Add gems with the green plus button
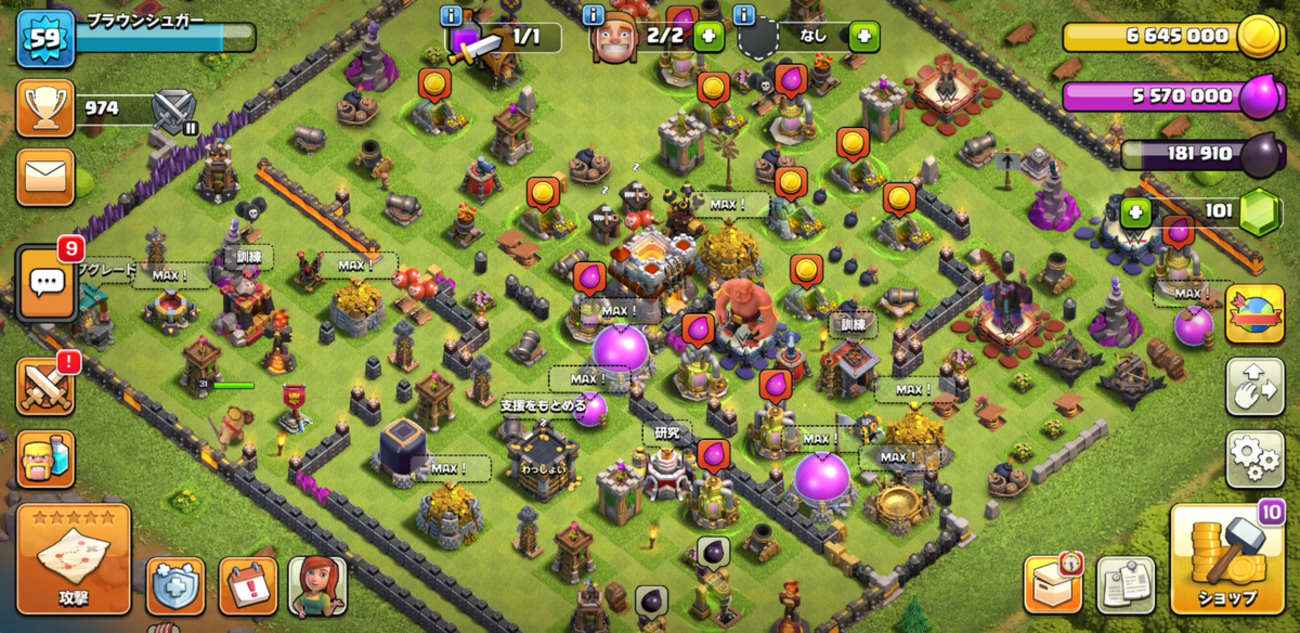 (x=1135, y=212)
